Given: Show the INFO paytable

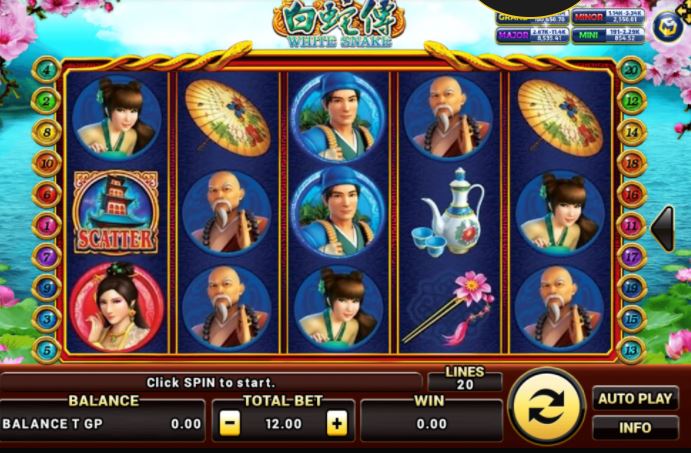Looking at the screenshot, I should (635, 428).
